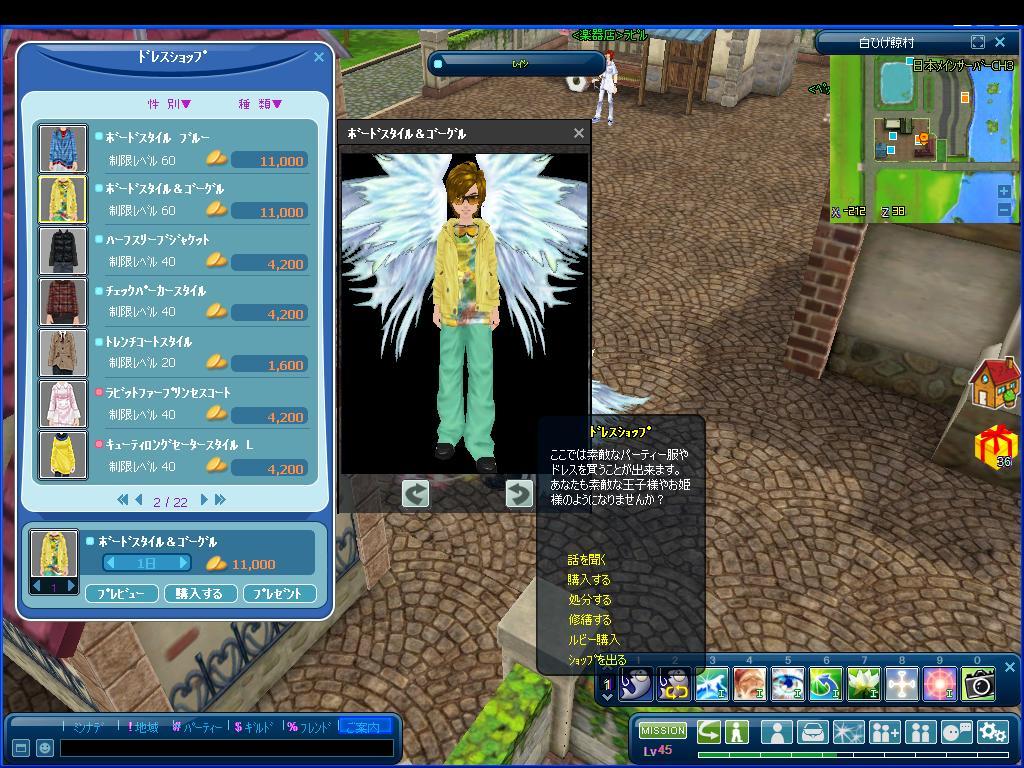The image size is (1024, 768).
Task: Close the outfit preview window
Action: tap(578, 133)
